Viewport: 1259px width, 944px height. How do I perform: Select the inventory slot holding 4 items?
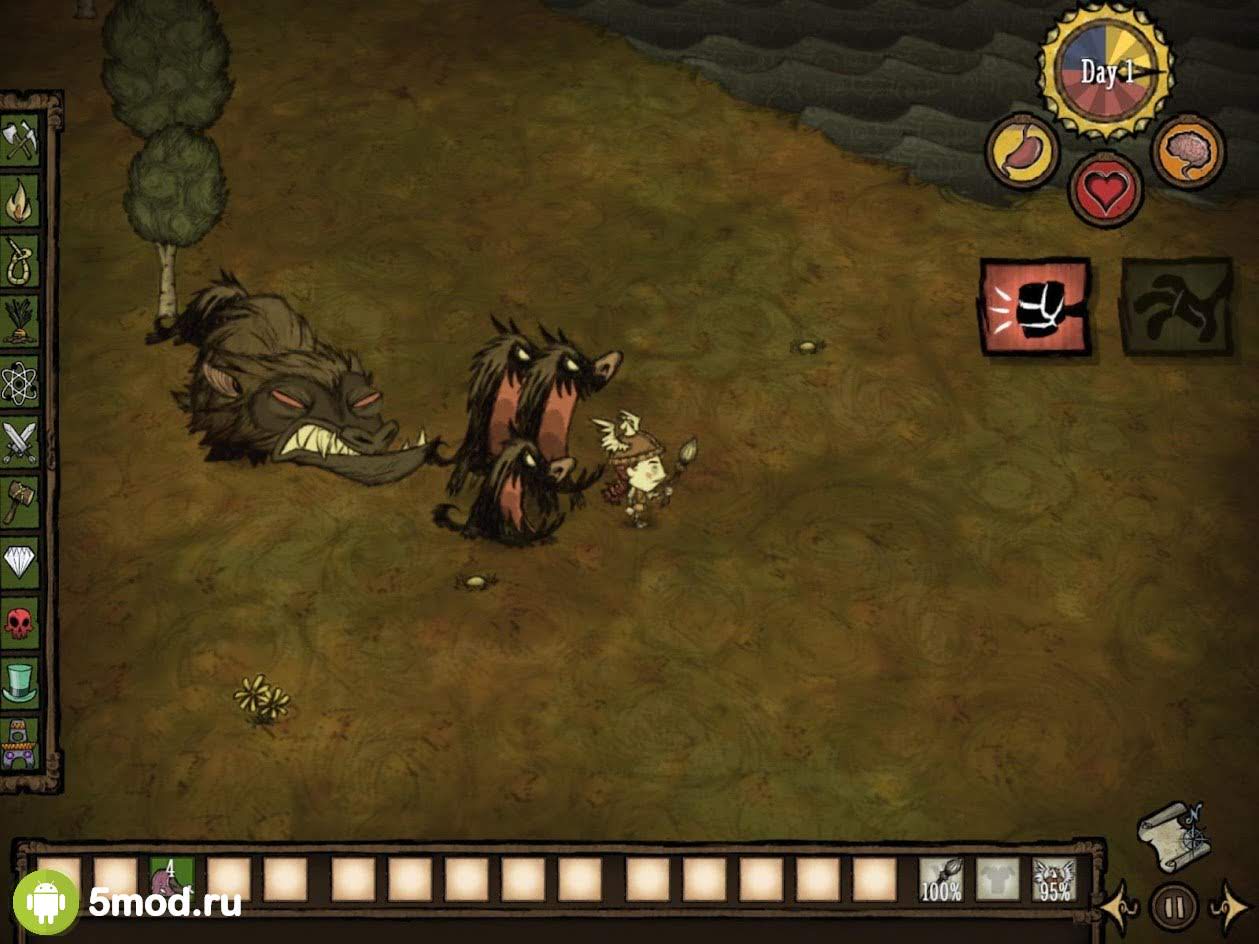pyautogui.click(x=171, y=880)
